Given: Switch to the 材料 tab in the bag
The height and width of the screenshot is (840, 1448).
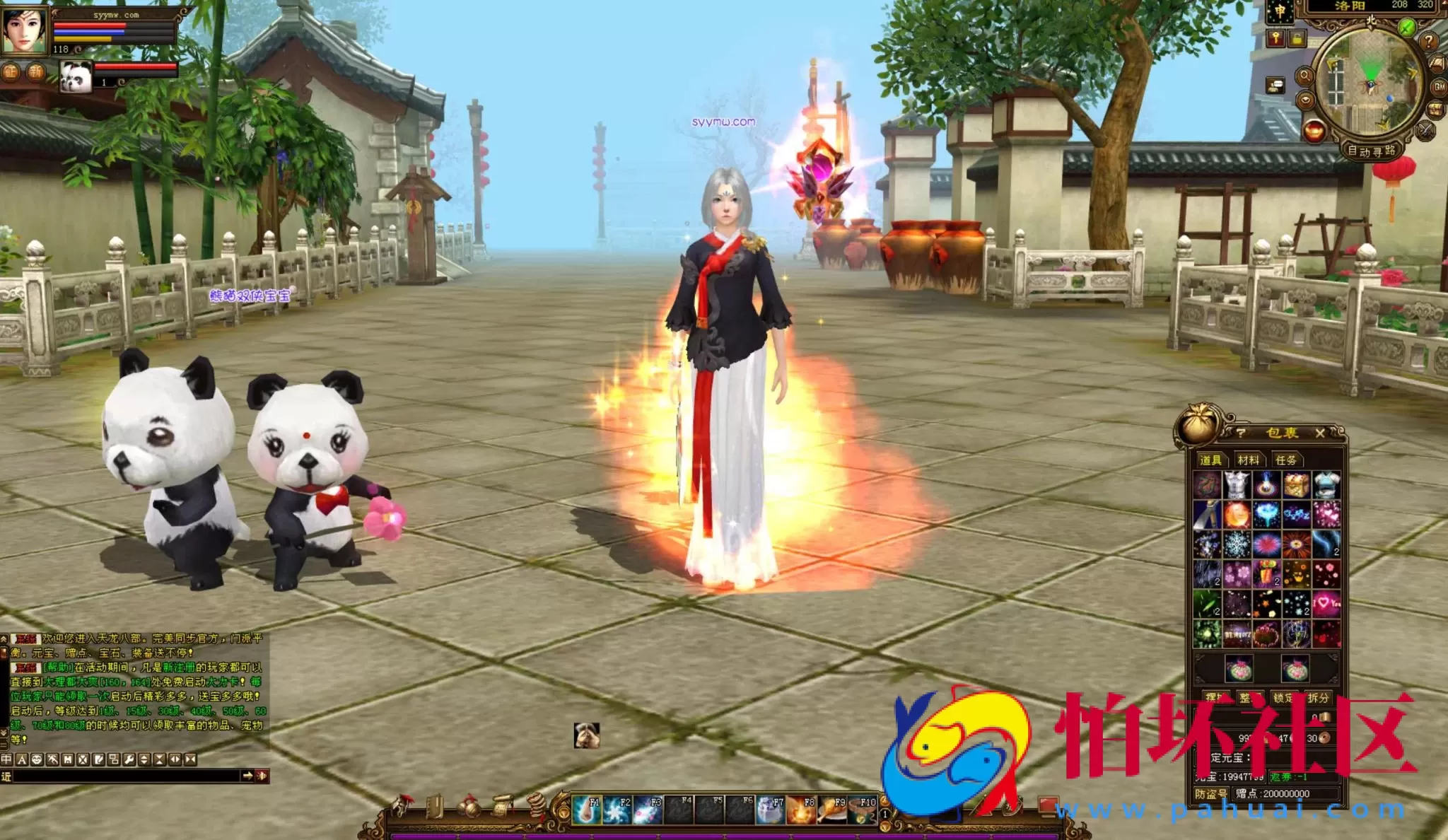Looking at the screenshot, I should (1250, 460).
